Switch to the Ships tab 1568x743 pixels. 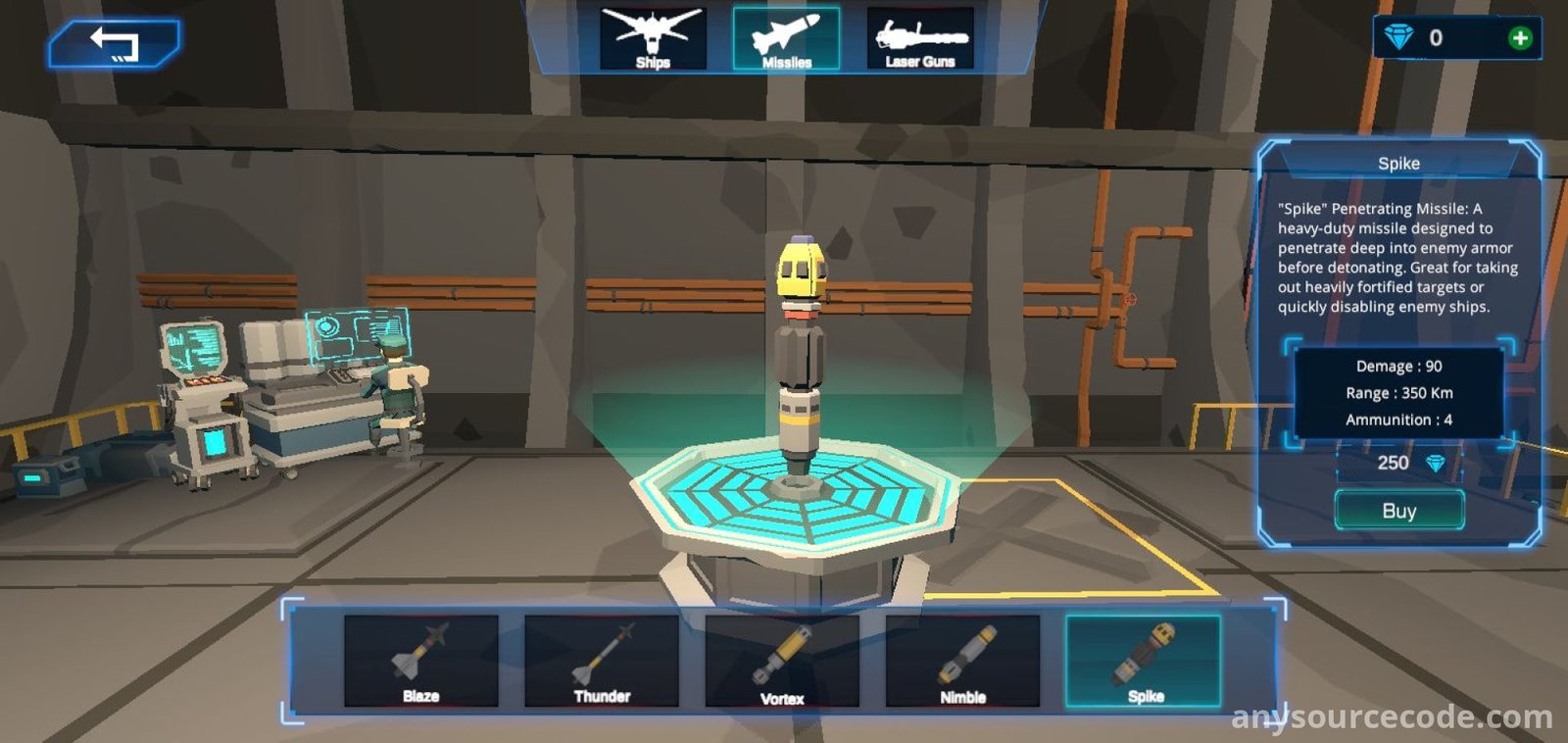[x=653, y=39]
